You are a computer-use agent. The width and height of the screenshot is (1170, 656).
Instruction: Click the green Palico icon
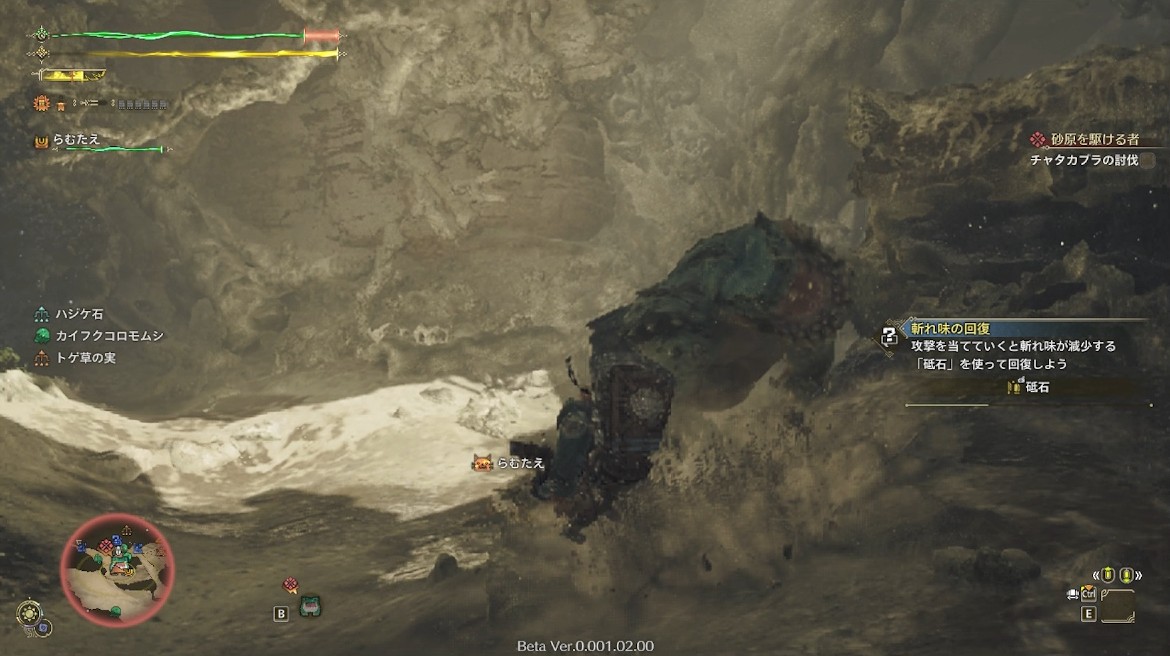tap(309, 606)
